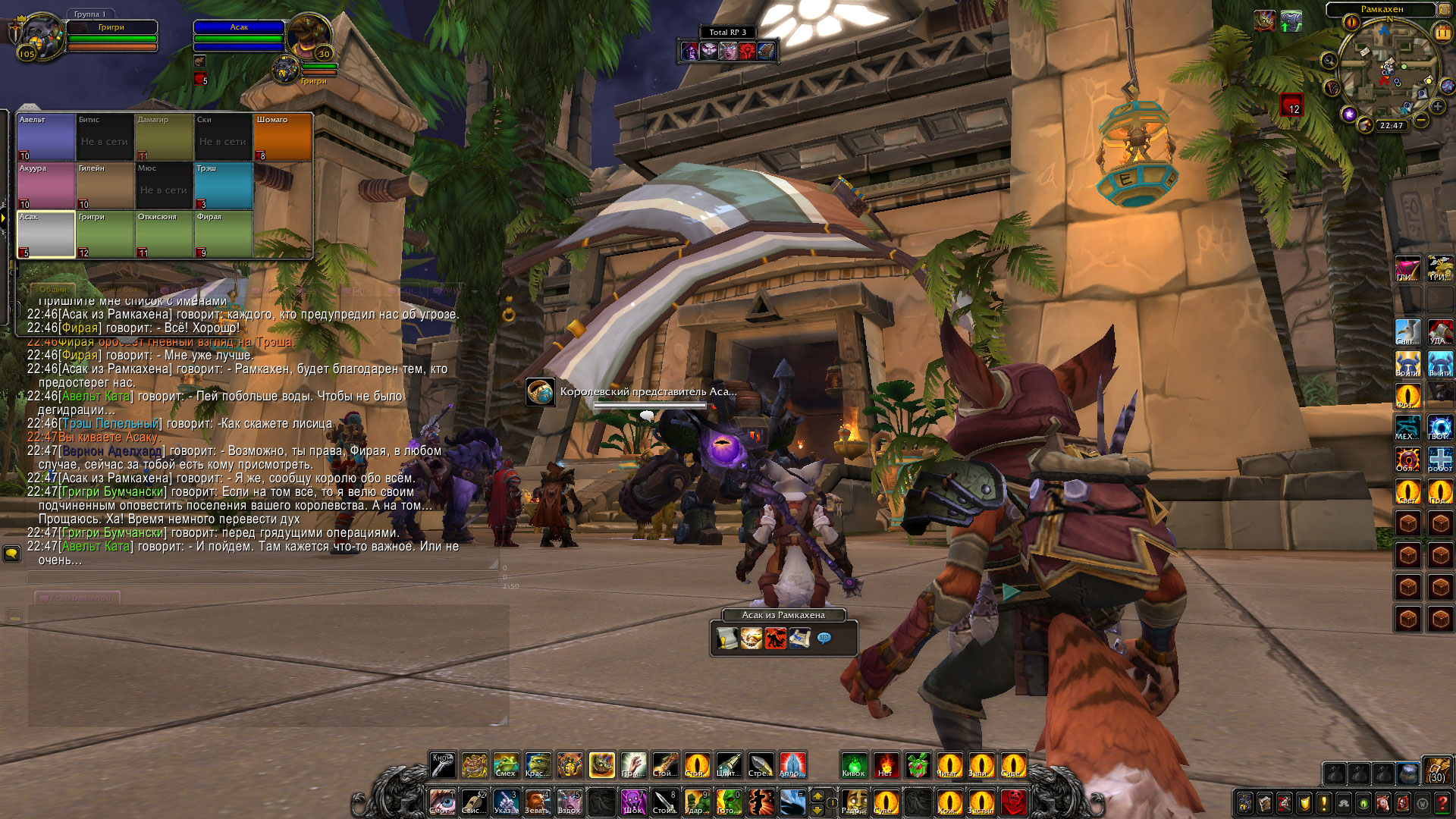Click the Шок action bar button
The image size is (1456, 819).
(x=632, y=802)
